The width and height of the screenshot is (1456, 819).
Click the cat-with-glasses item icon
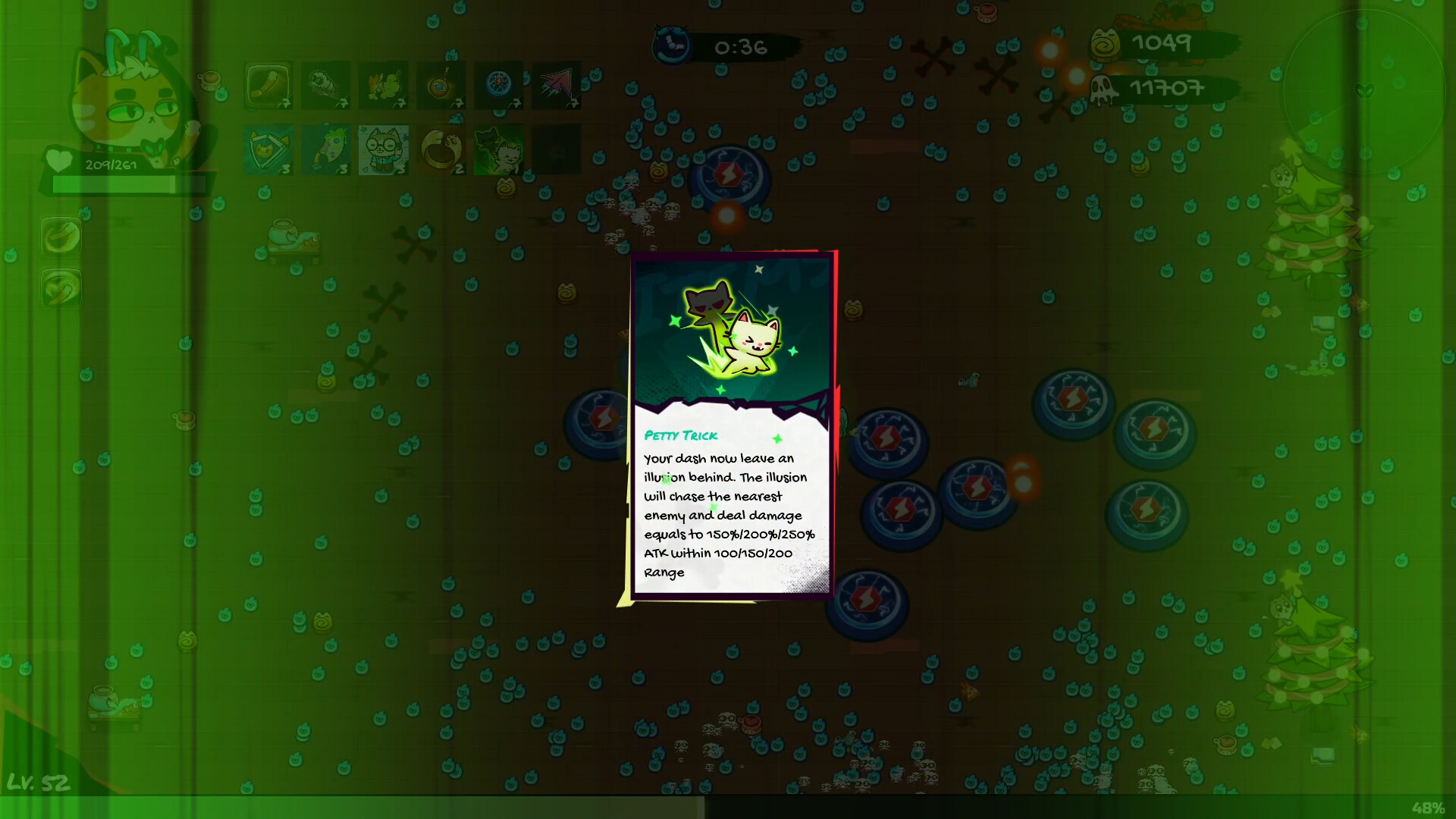tap(383, 149)
